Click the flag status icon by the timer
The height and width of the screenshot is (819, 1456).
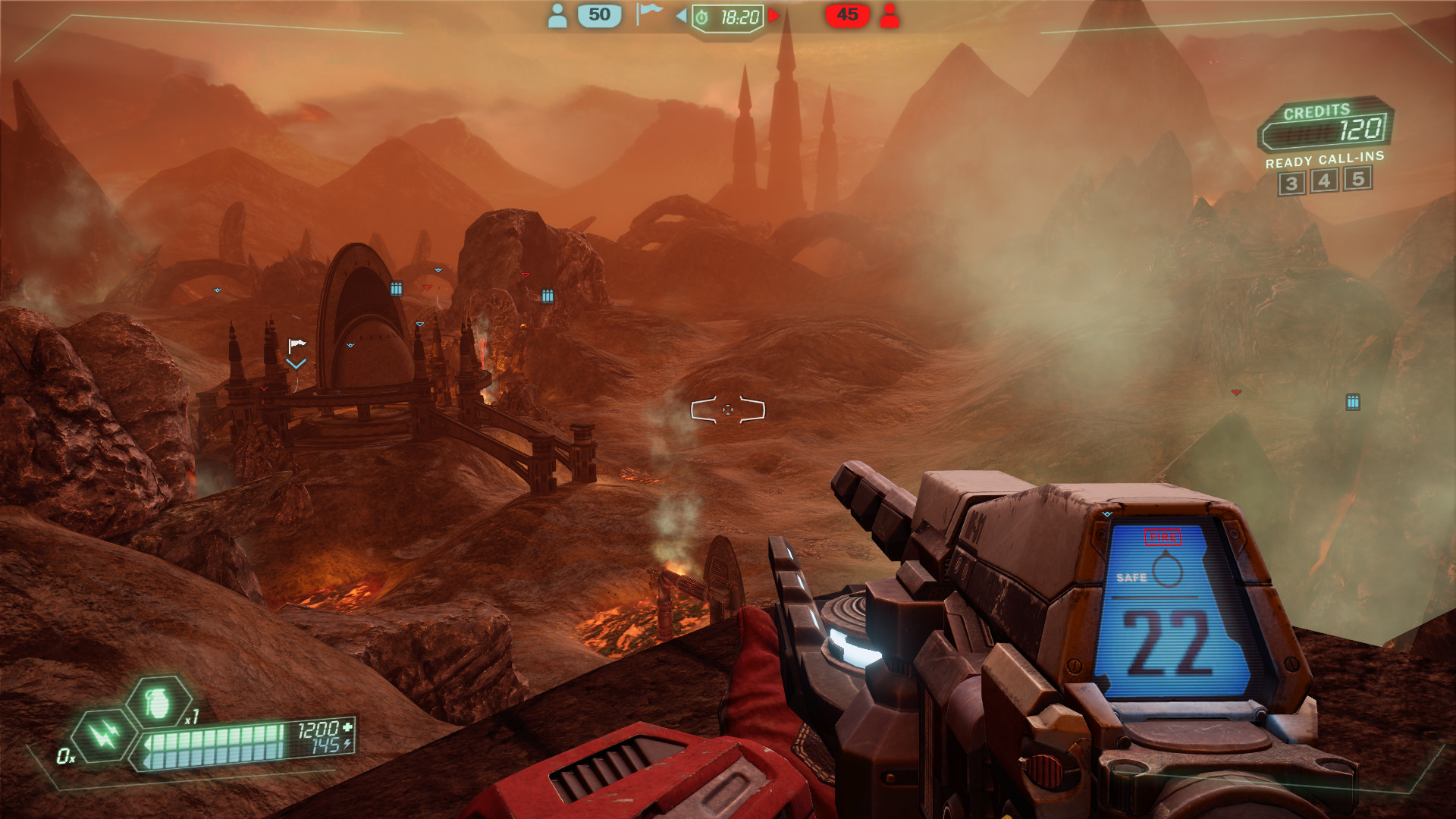tap(648, 13)
